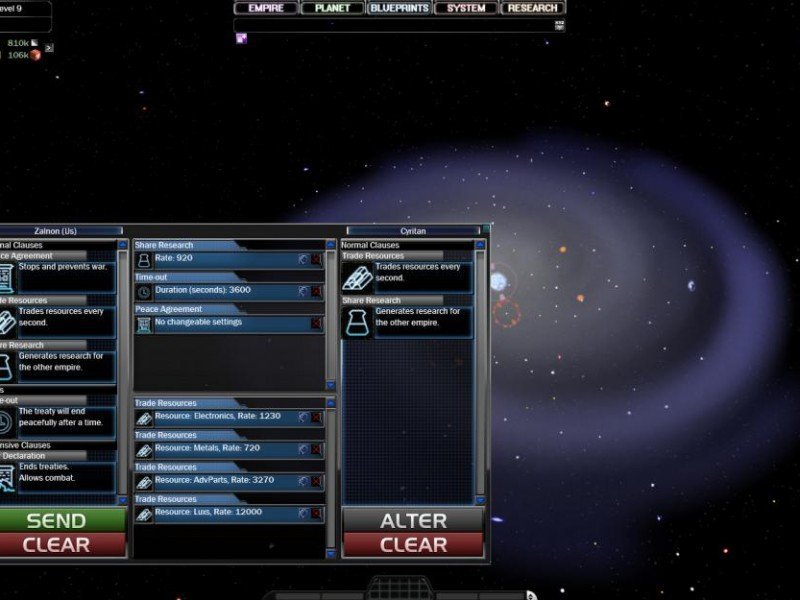Click the Alter button for Cyritan's clauses

pyautogui.click(x=413, y=520)
